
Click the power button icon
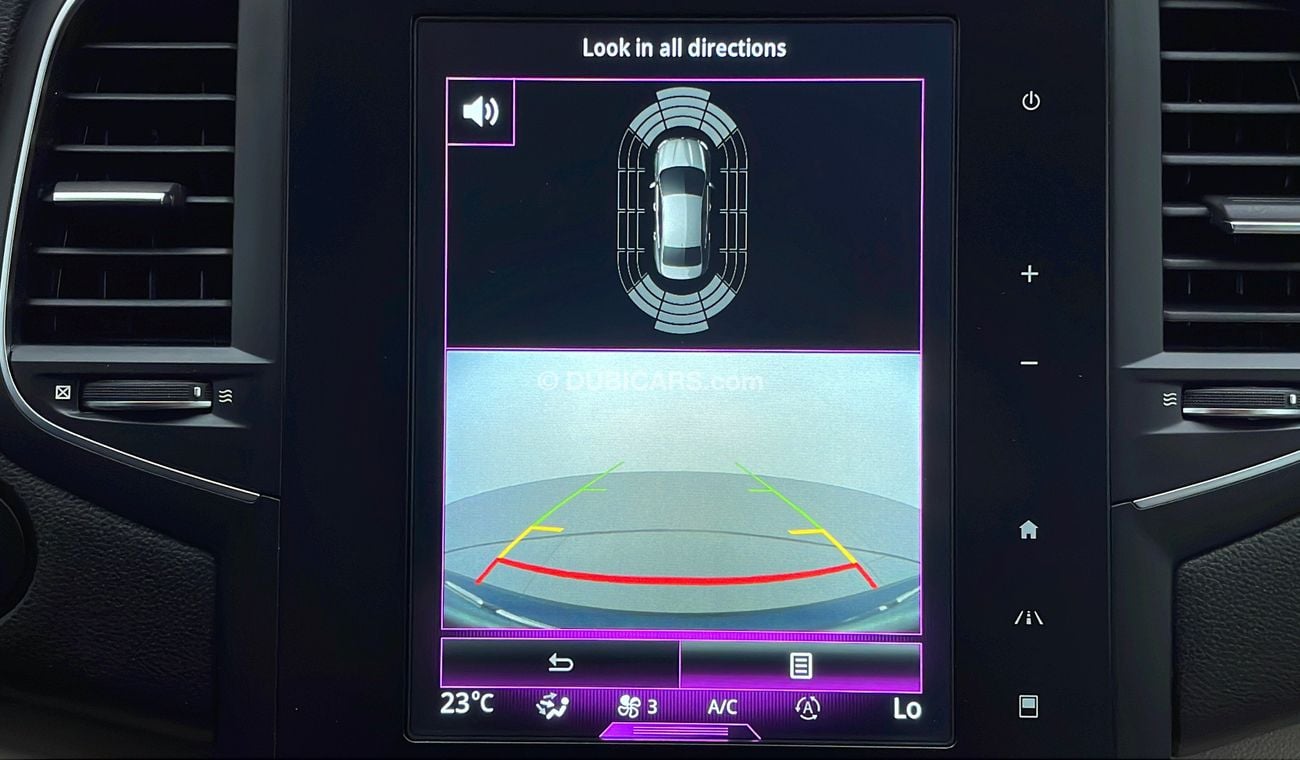click(x=1031, y=101)
